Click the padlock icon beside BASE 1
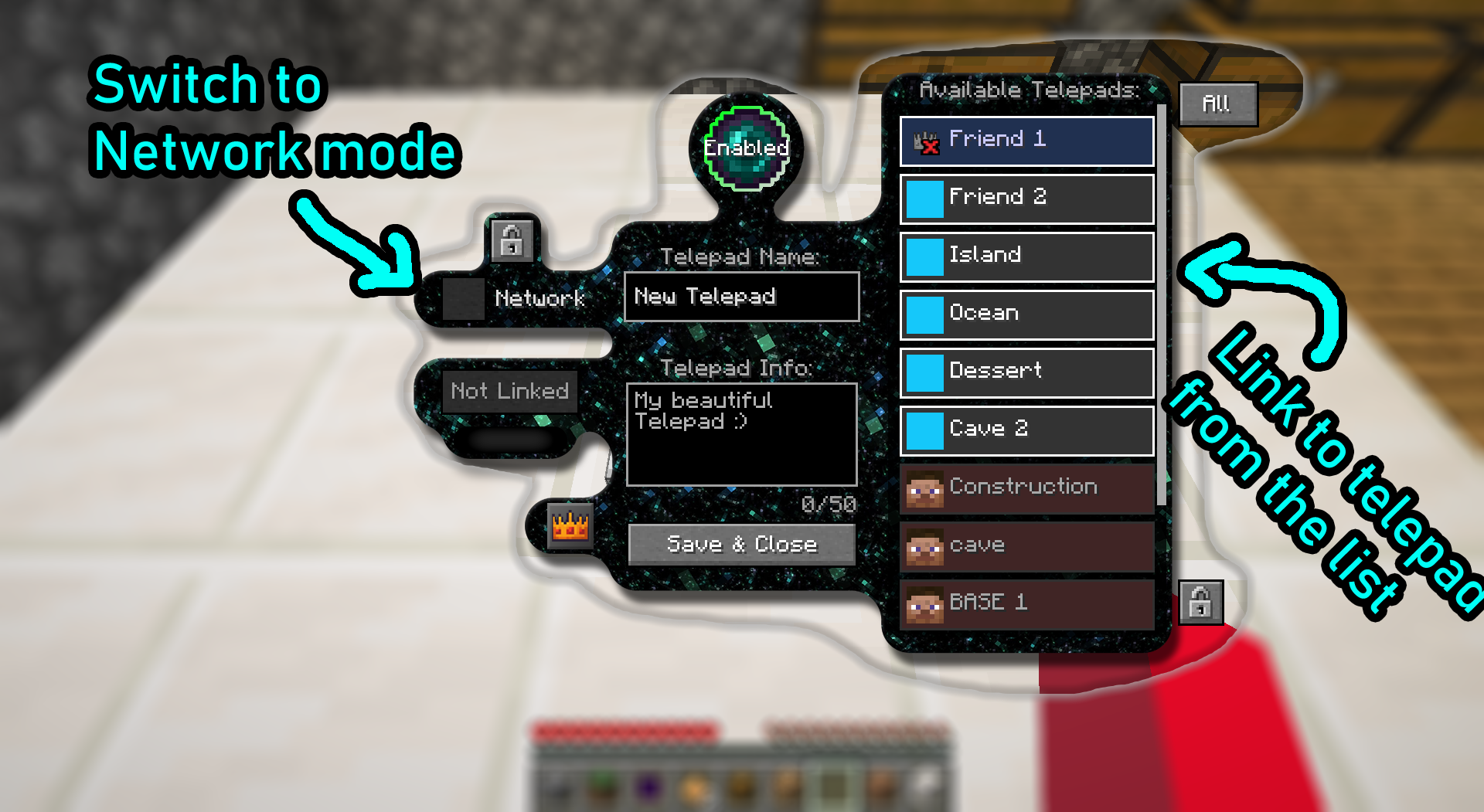 coord(1200,603)
